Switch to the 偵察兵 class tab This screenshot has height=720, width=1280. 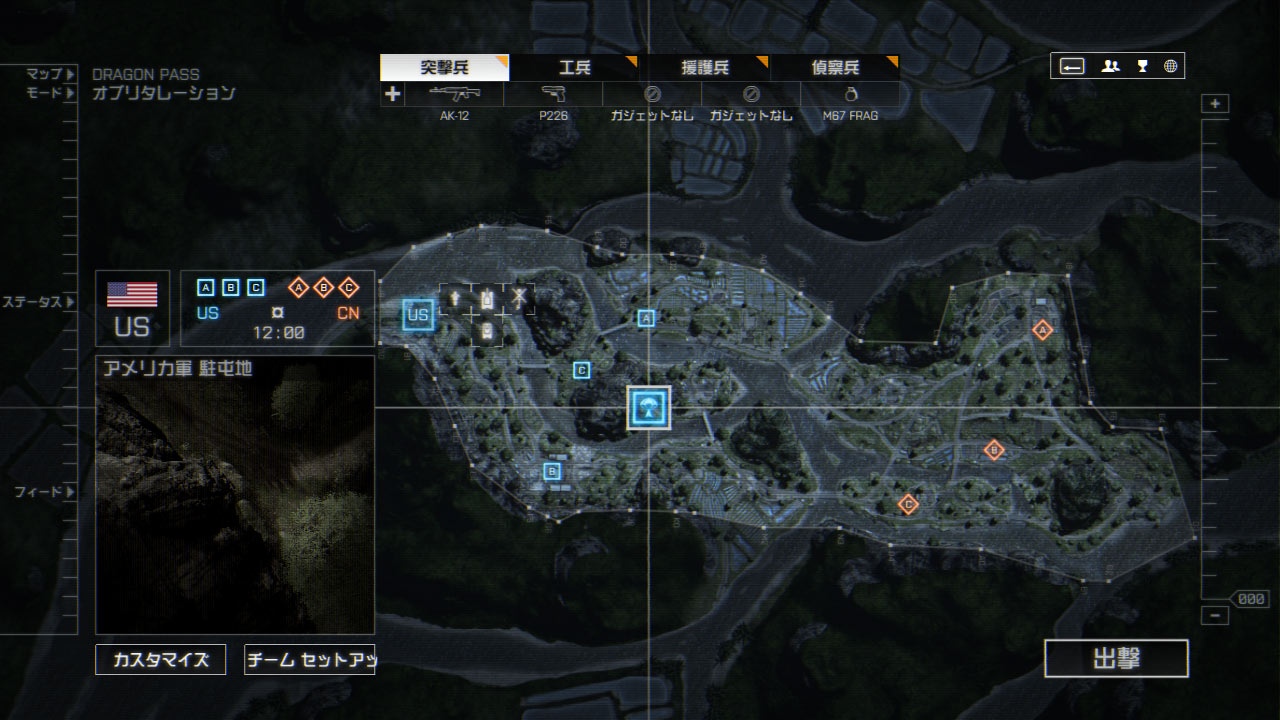tap(835, 68)
